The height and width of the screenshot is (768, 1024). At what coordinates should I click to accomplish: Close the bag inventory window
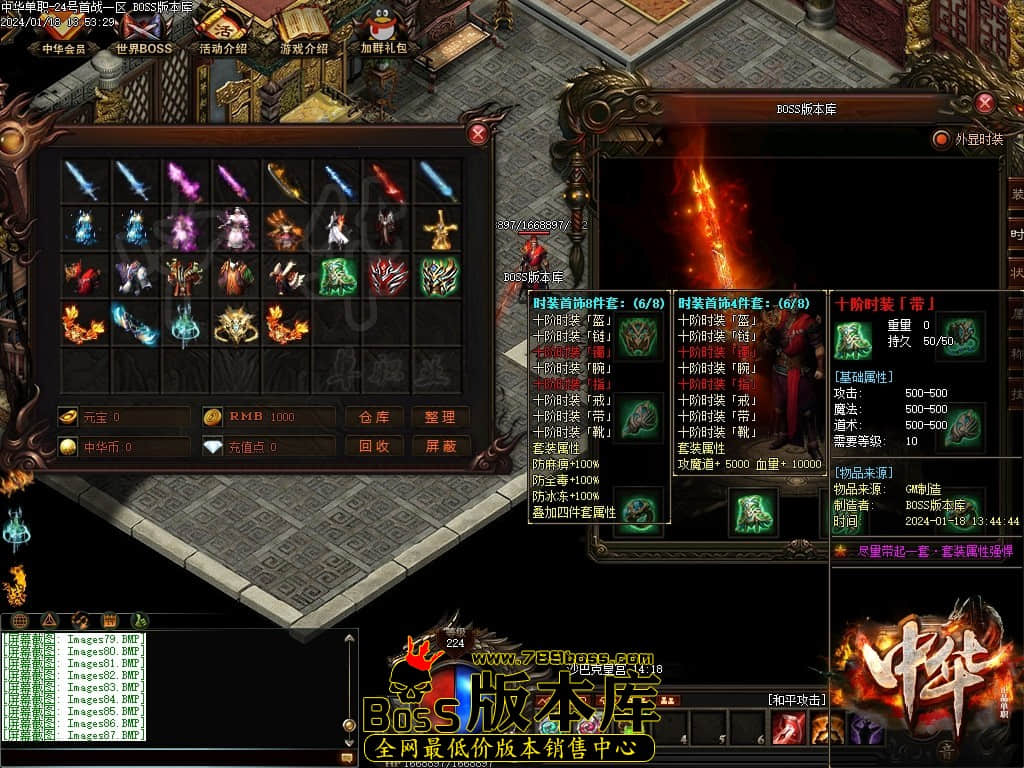pos(479,134)
